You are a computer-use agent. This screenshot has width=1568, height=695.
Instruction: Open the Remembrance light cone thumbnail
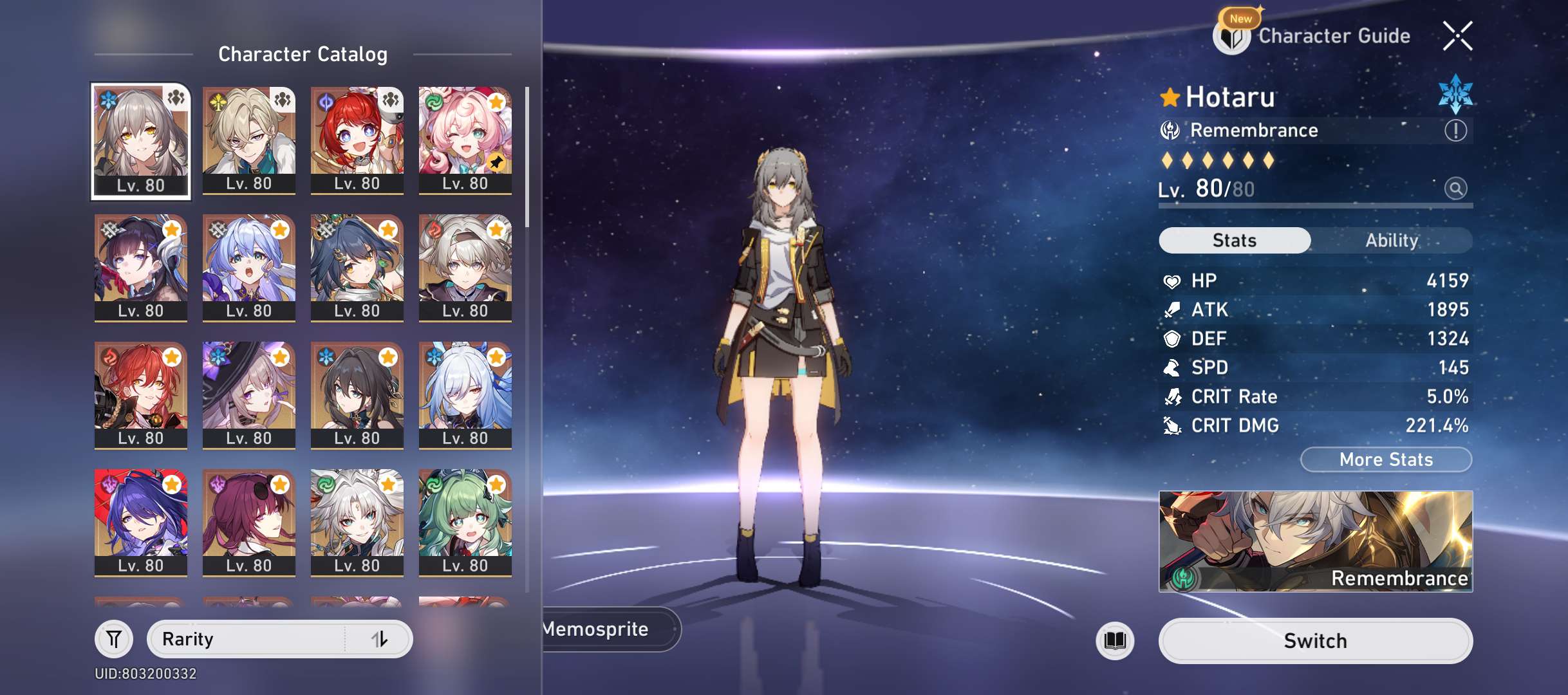click(x=1315, y=541)
